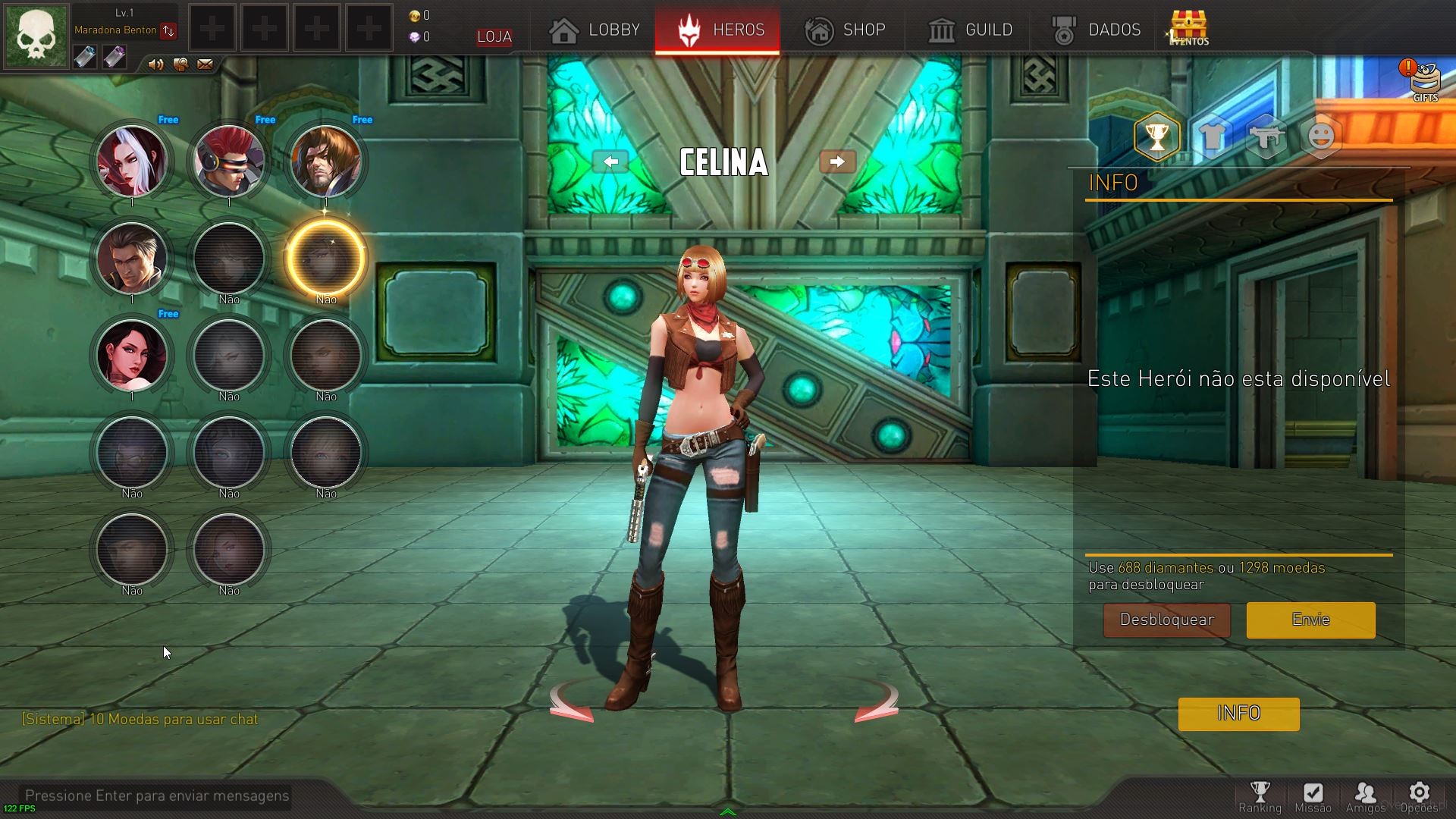Open the gun weapons tab
Viewport: 1456px width, 819px height.
point(1266,136)
